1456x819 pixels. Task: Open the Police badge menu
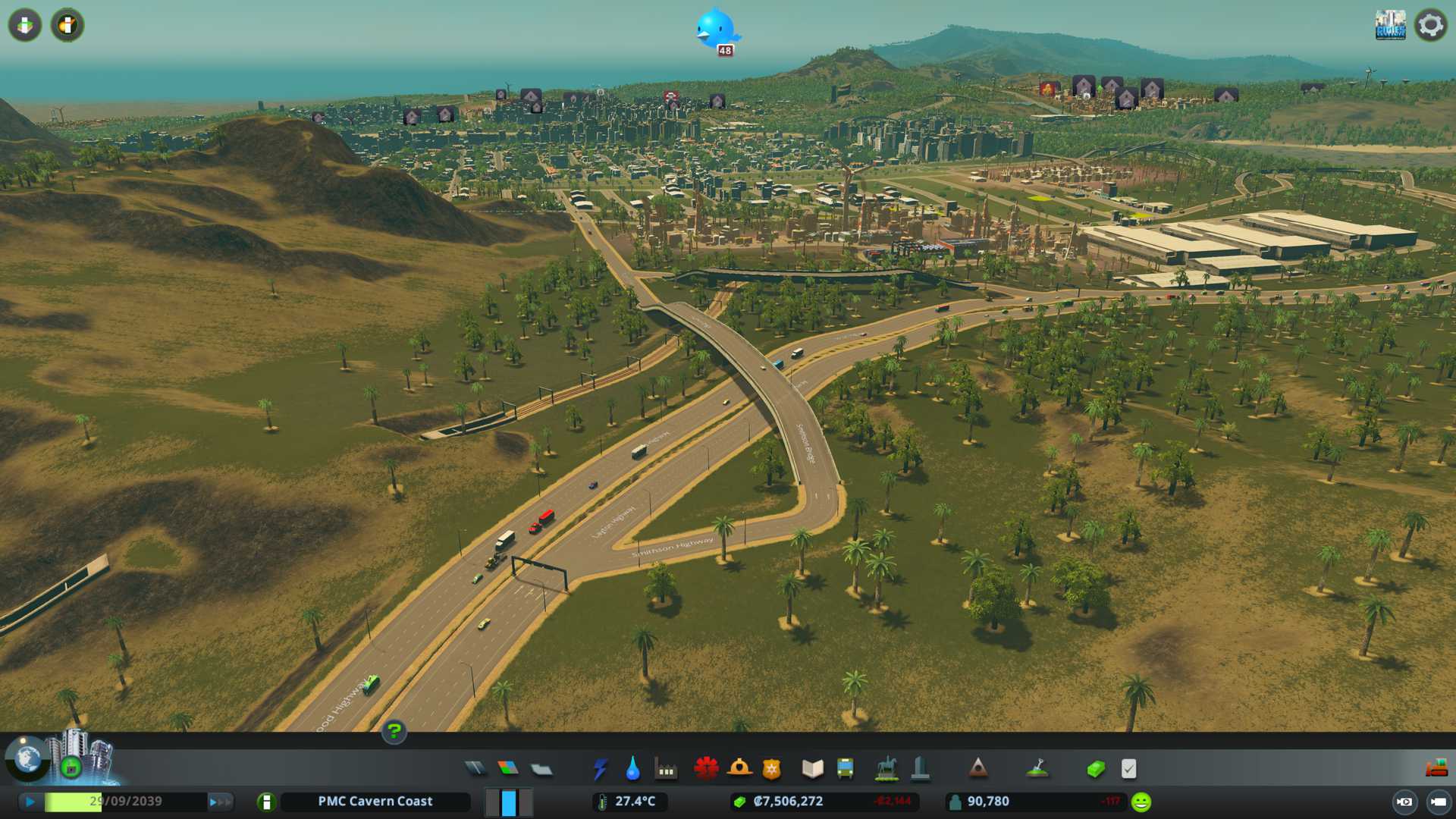pyautogui.click(x=771, y=769)
